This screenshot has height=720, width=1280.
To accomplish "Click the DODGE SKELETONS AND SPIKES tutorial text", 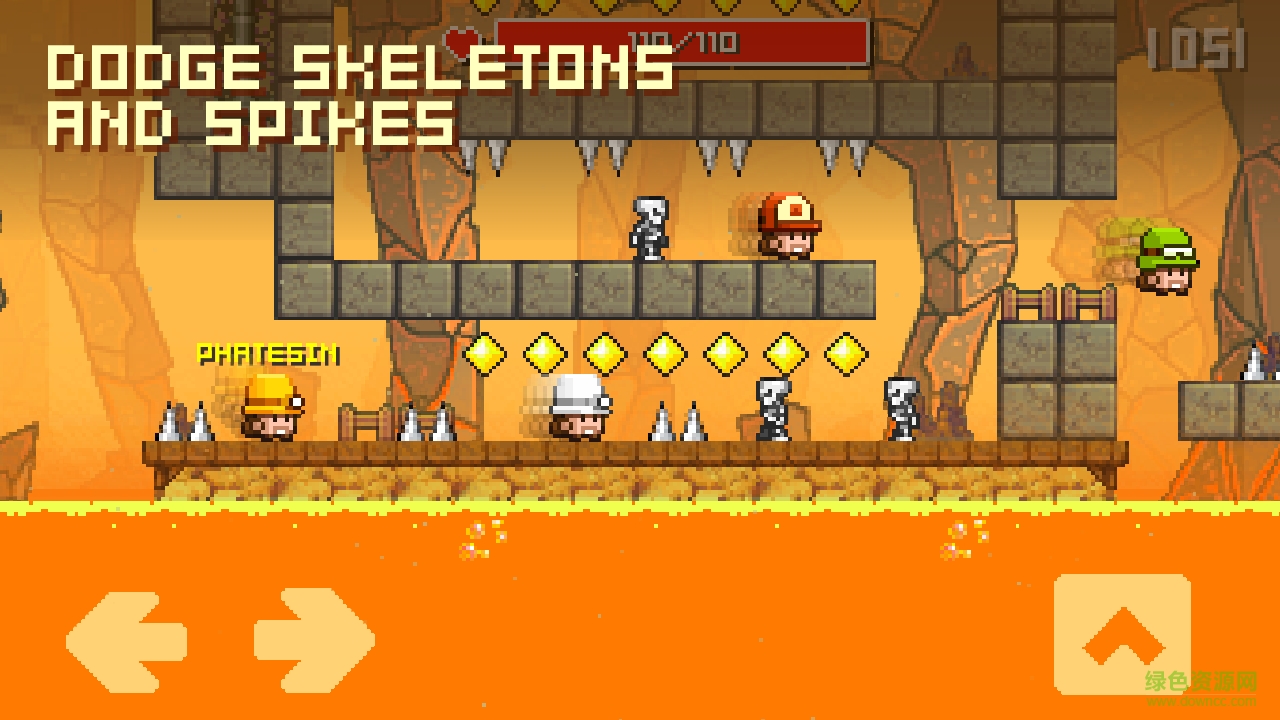I will pos(360,95).
